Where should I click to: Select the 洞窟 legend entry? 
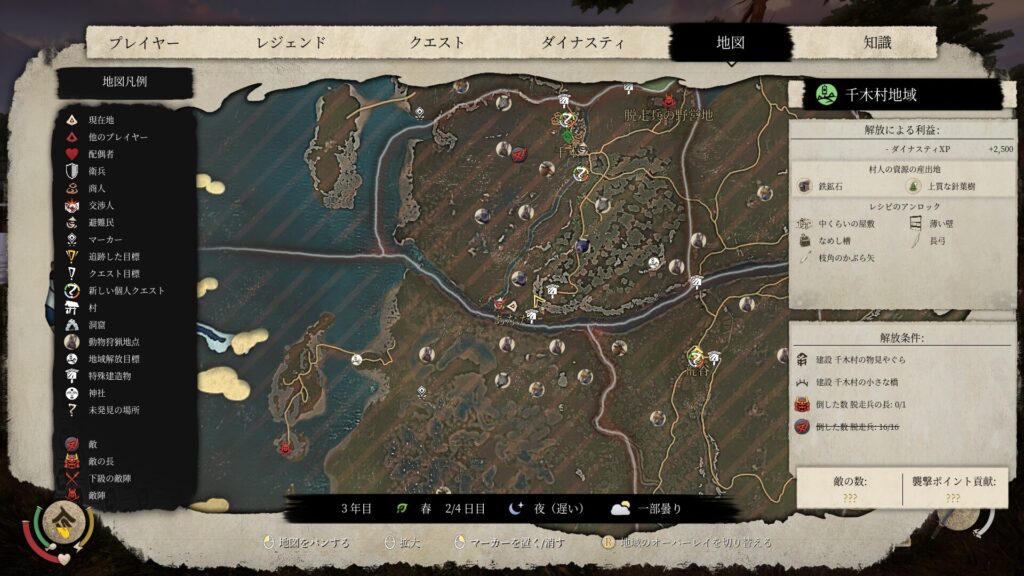pyautogui.click(x=97, y=325)
